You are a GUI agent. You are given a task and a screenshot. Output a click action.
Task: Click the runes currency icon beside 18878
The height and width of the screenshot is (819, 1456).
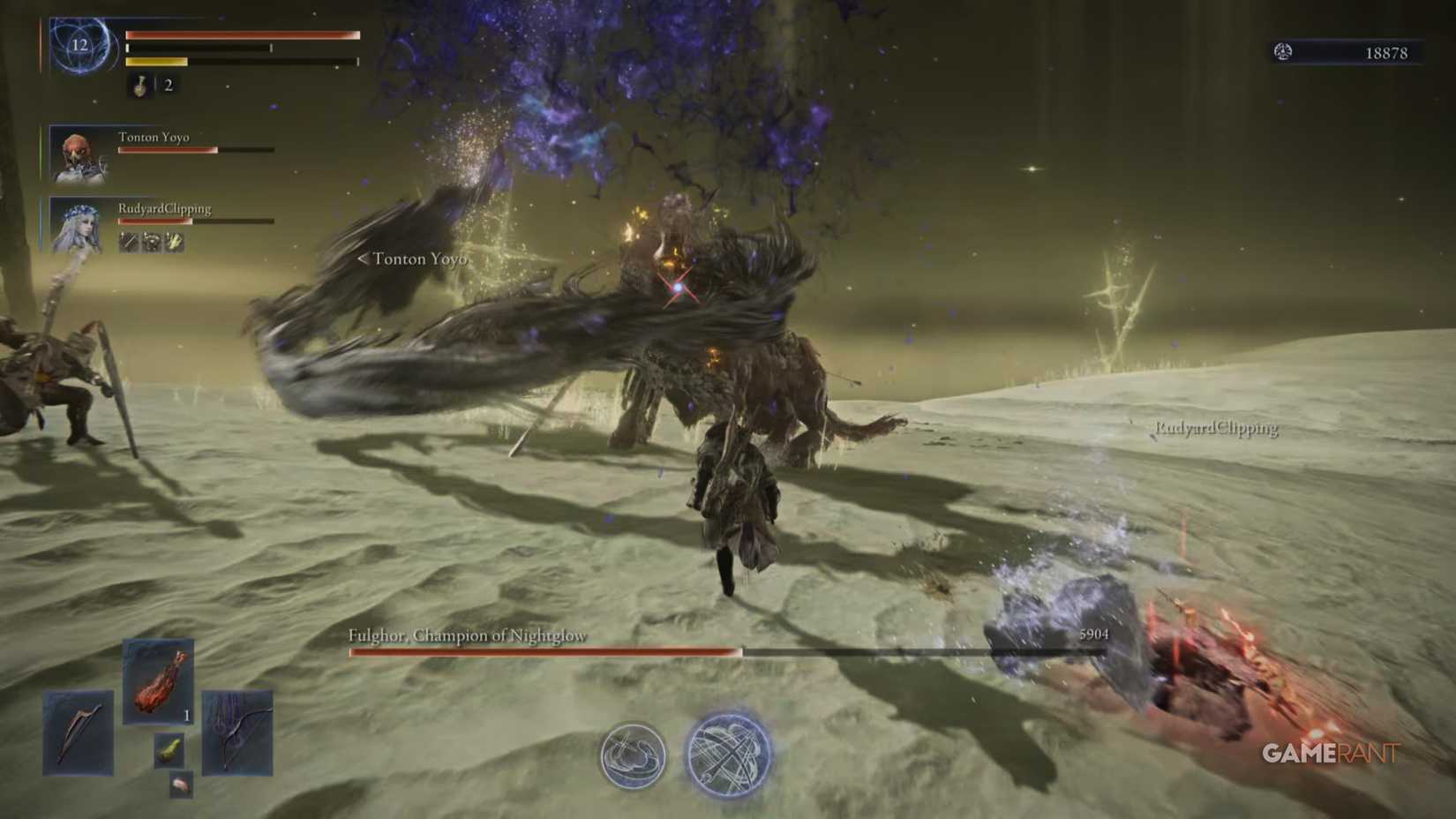click(1285, 51)
